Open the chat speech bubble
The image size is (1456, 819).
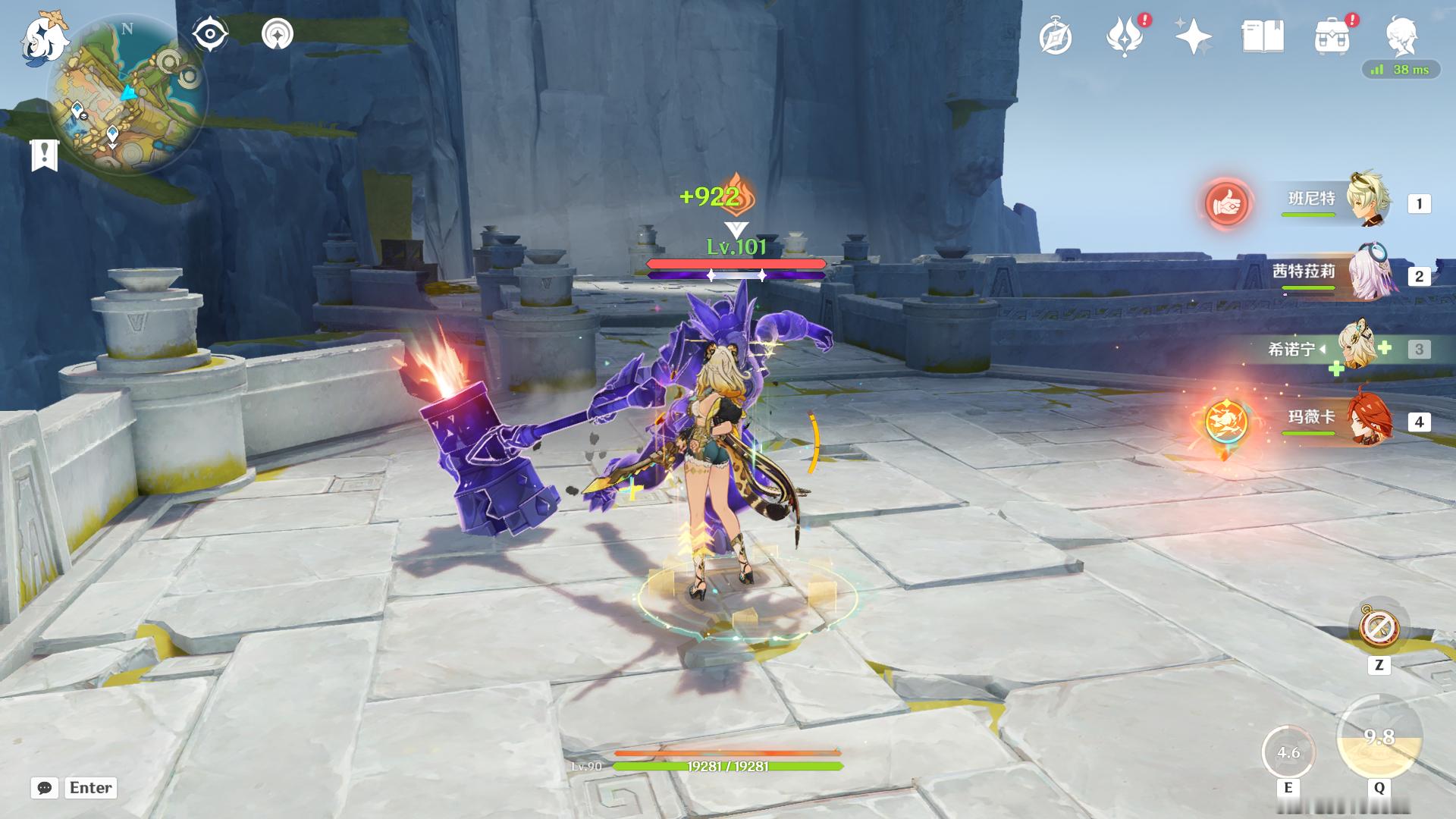tap(45, 788)
